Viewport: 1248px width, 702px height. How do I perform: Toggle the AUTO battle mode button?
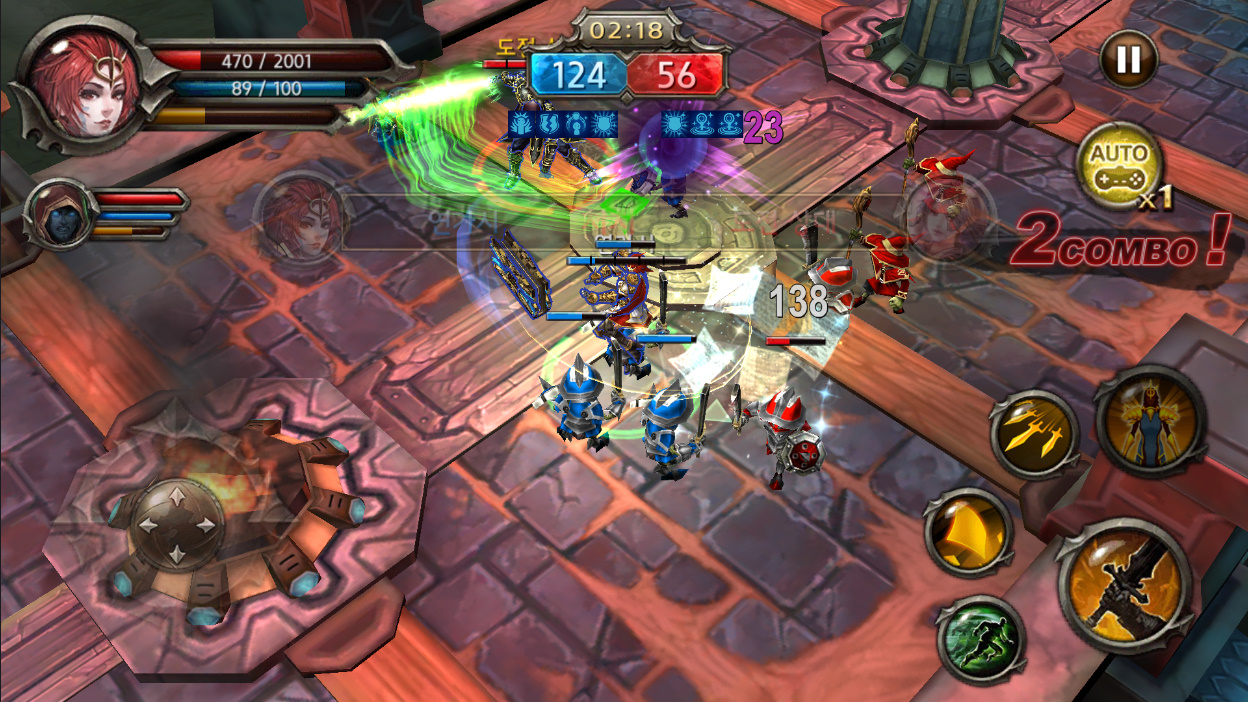coord(1118,166)
